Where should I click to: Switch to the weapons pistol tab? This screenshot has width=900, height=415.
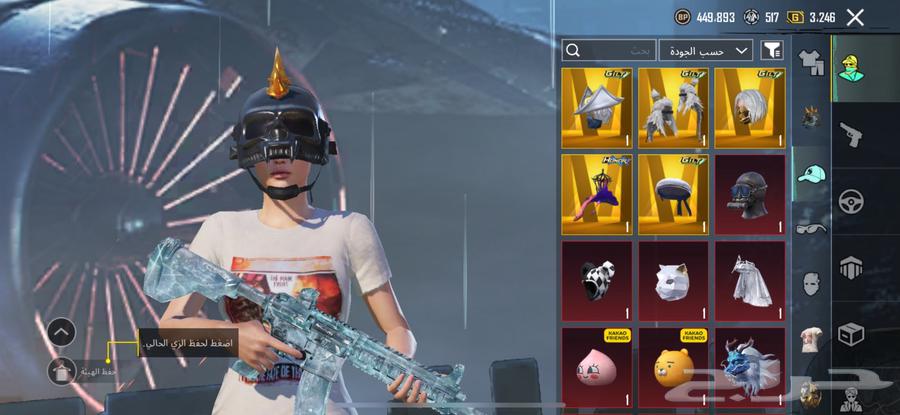pos(851,133)
